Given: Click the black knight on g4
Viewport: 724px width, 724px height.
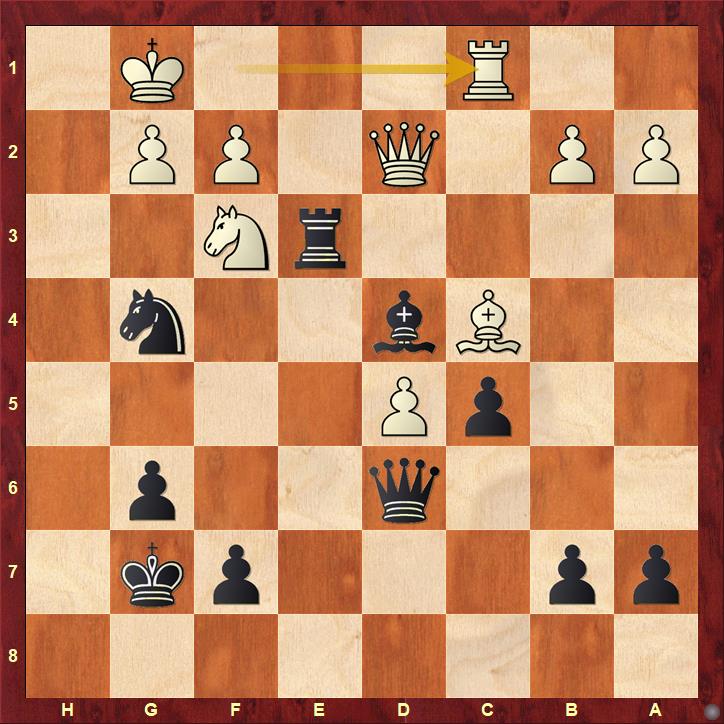Looking at the screenshot, I should tap(152, 323).
